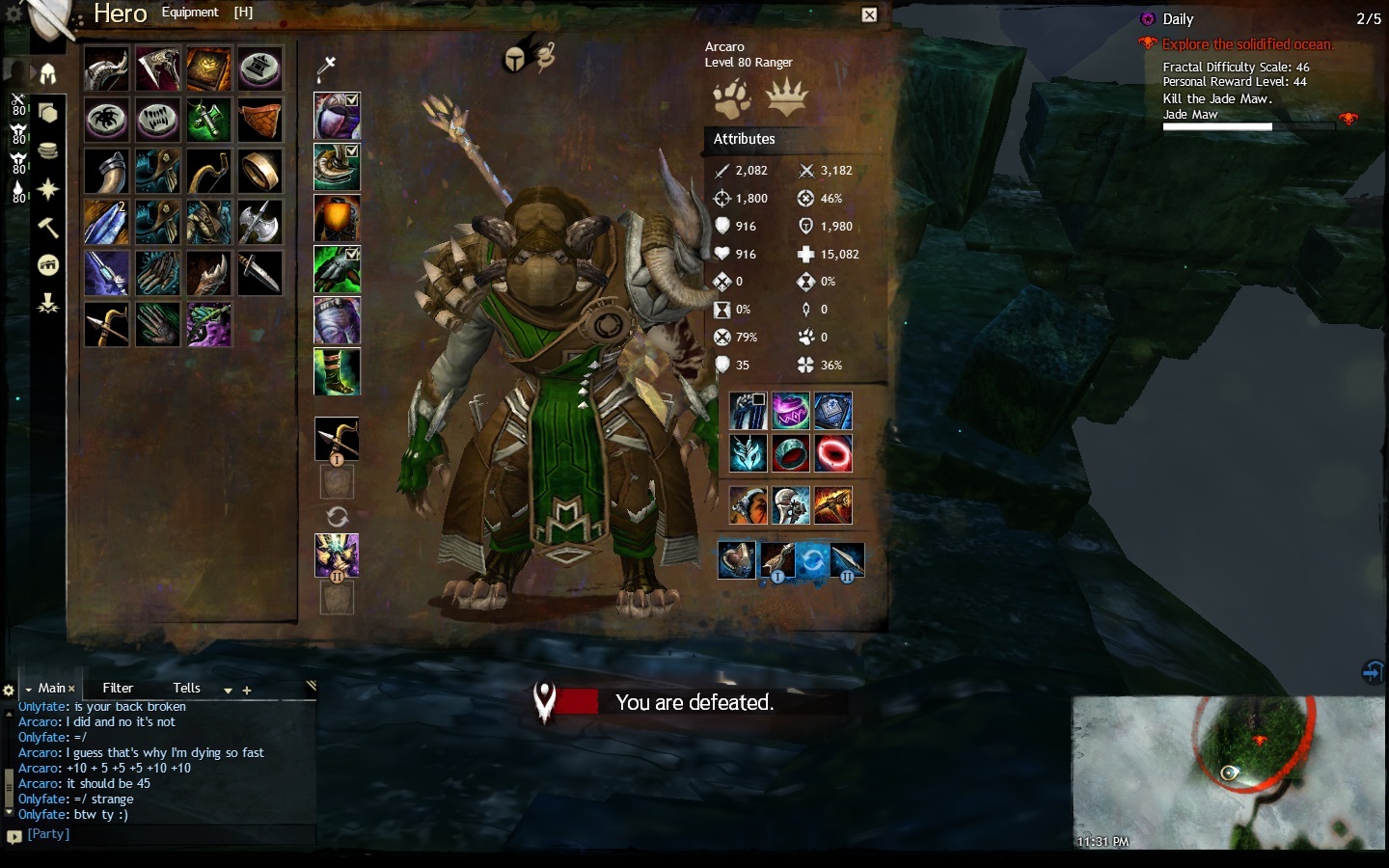The height and width of the screenshot is (868, 1389).
Task: Select the fiery pickaxe gathering tool
Action: pyautogui.click(x=833, y=505)
